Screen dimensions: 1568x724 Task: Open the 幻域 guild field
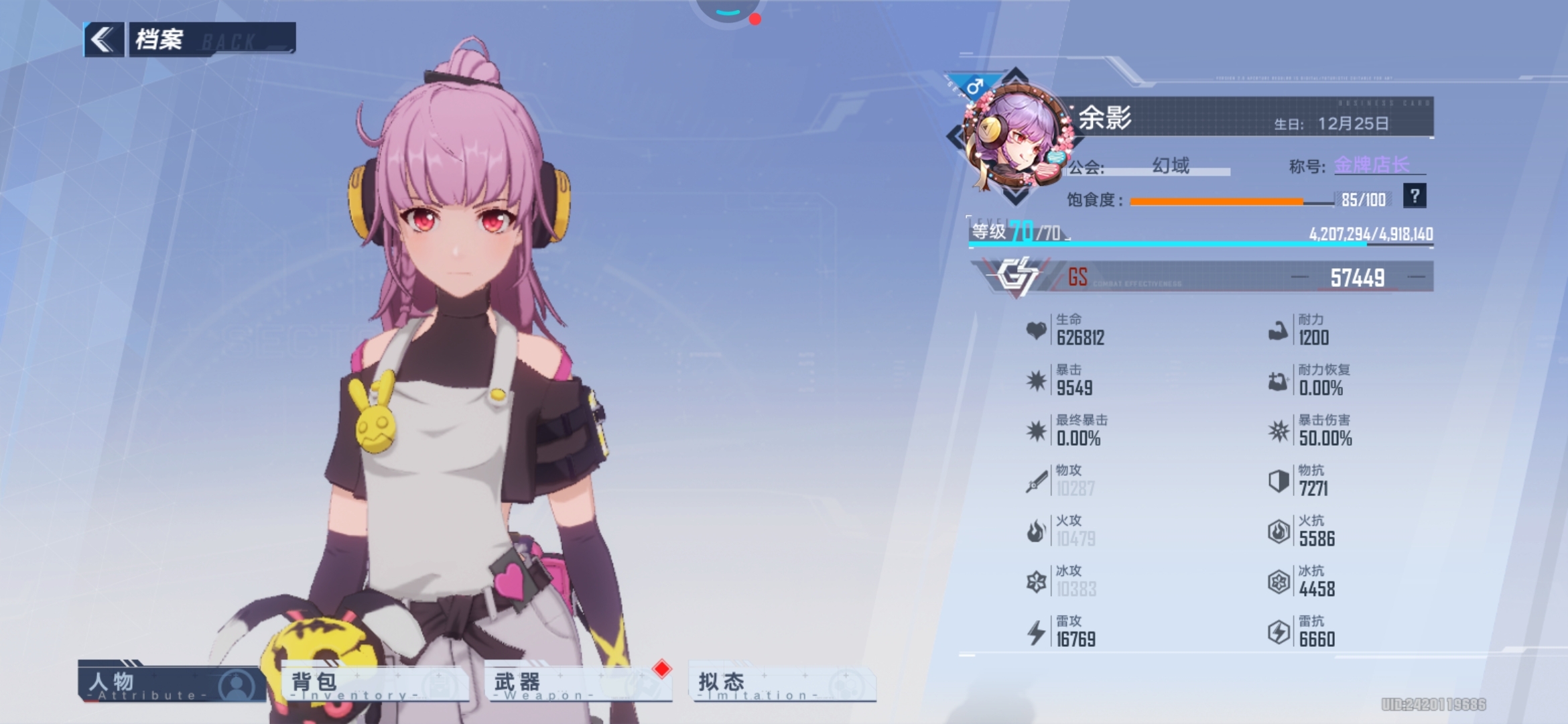[1171, 166]
